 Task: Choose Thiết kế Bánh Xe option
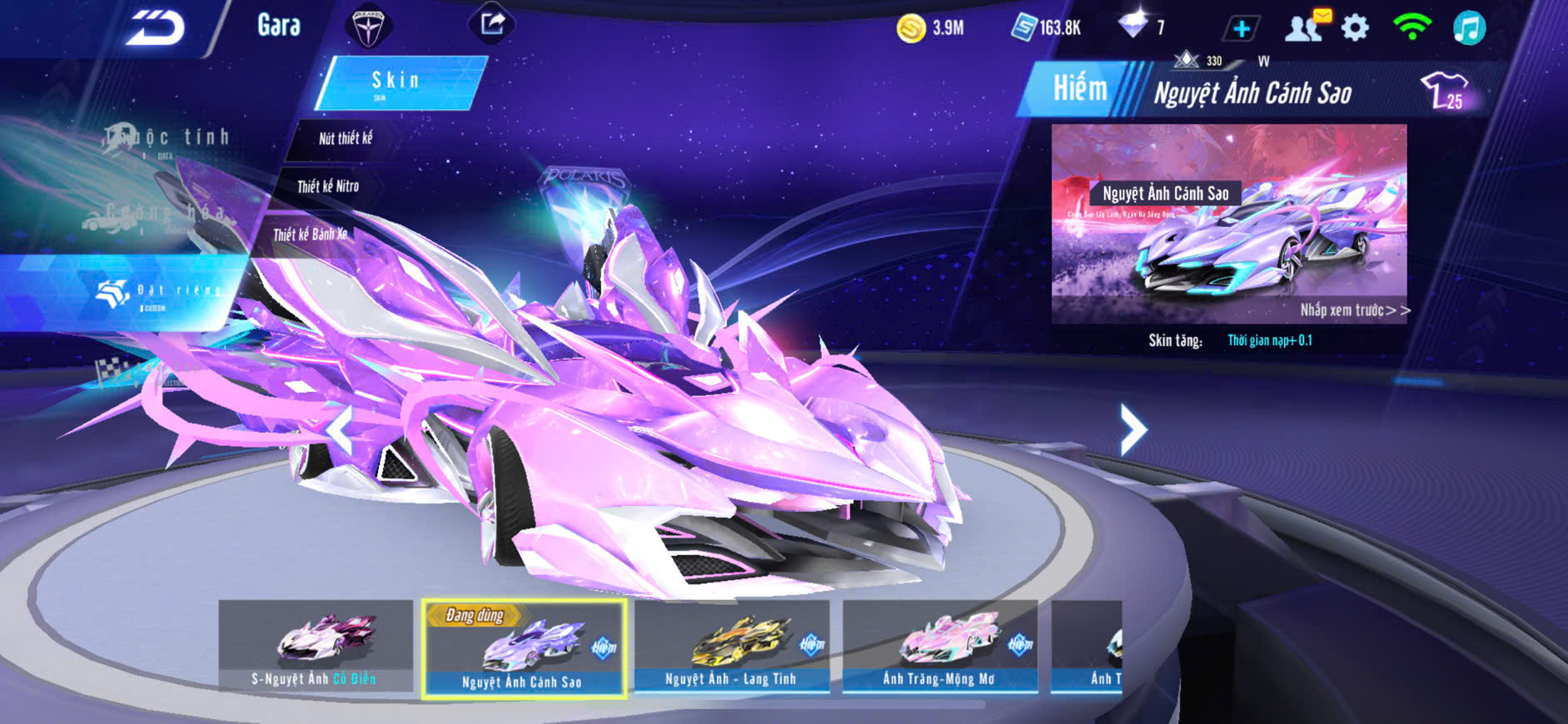point(310,235)
